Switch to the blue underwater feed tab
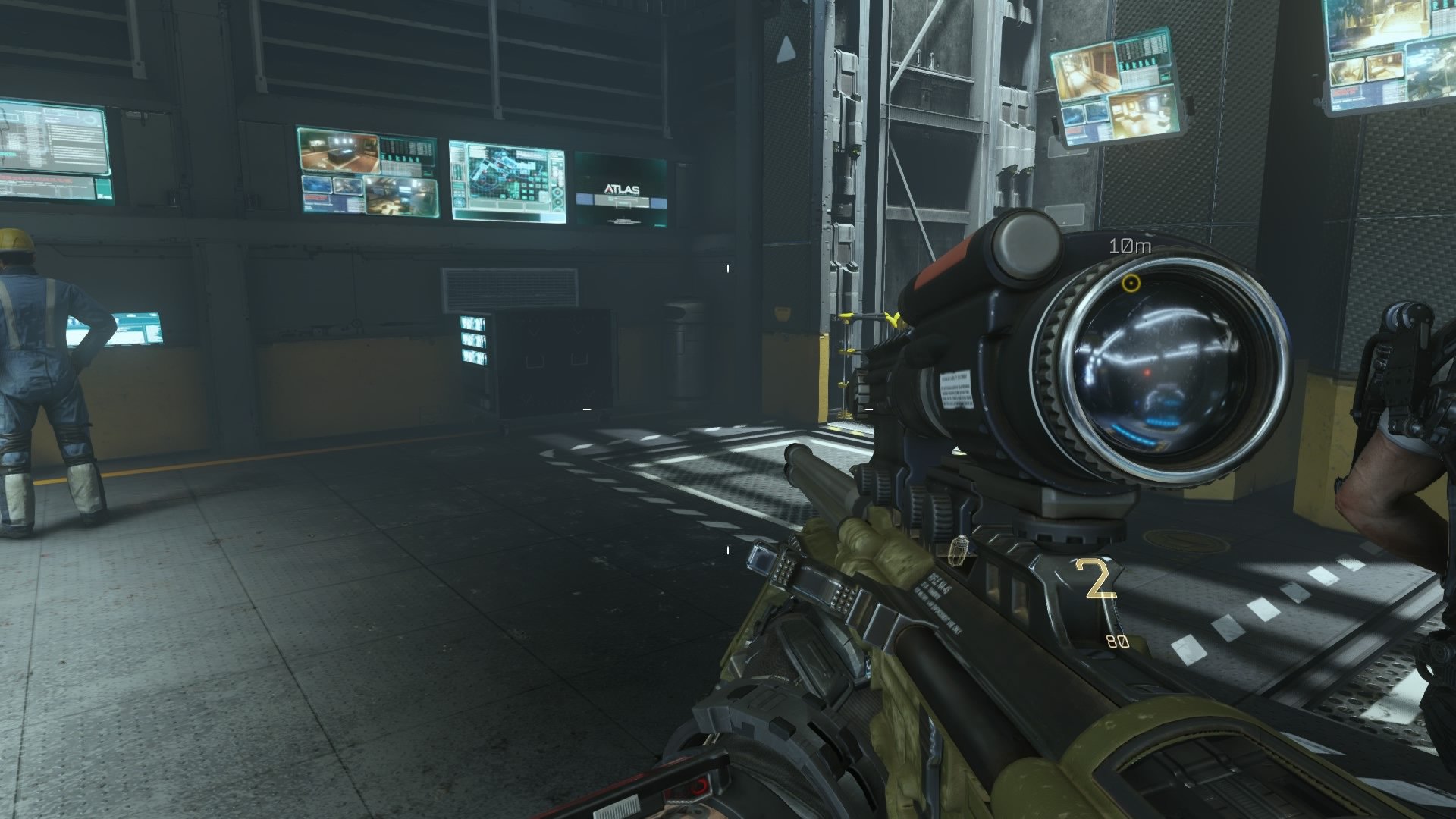The height and width of the screenshot is (819, 1456). point(317,187)
